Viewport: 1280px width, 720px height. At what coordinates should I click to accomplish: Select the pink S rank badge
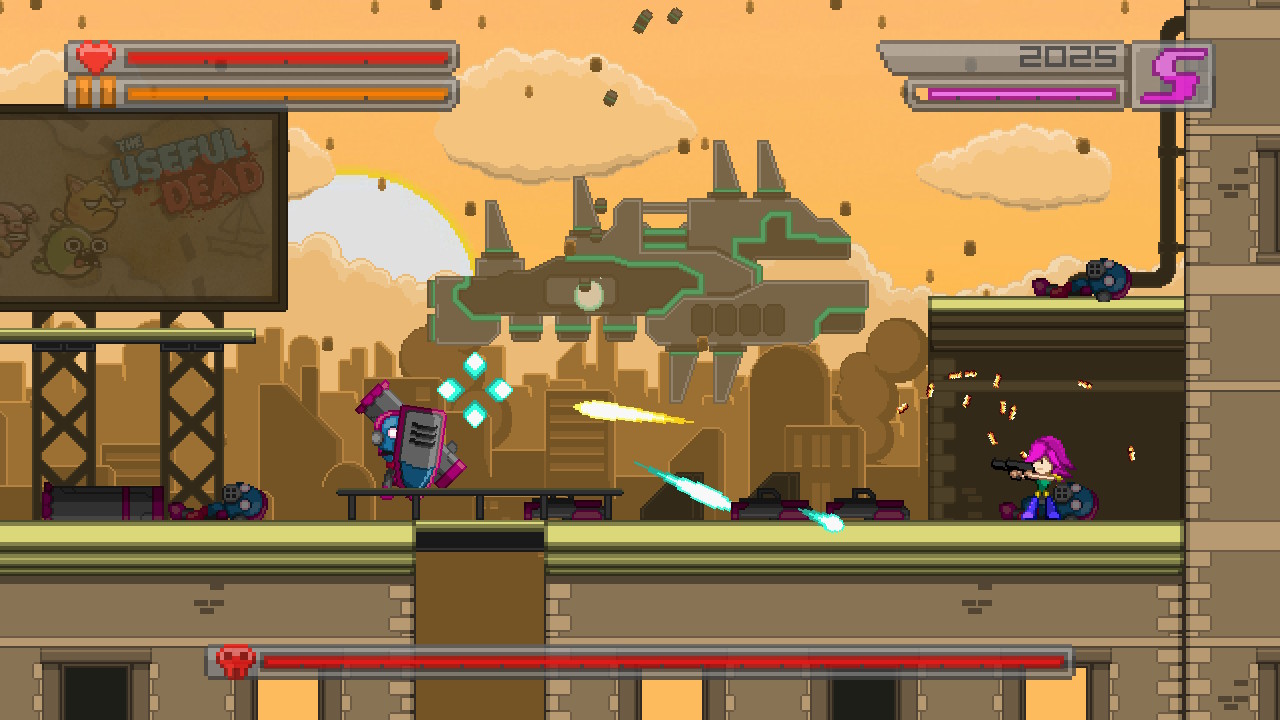pyautogui.click(x=1174, y=72)
